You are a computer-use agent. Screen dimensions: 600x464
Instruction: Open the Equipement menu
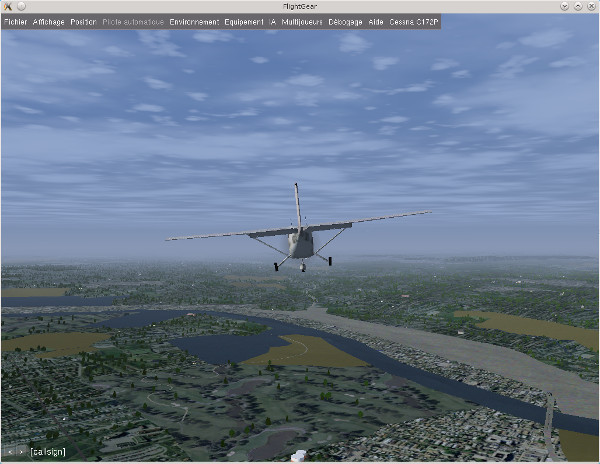244,21
